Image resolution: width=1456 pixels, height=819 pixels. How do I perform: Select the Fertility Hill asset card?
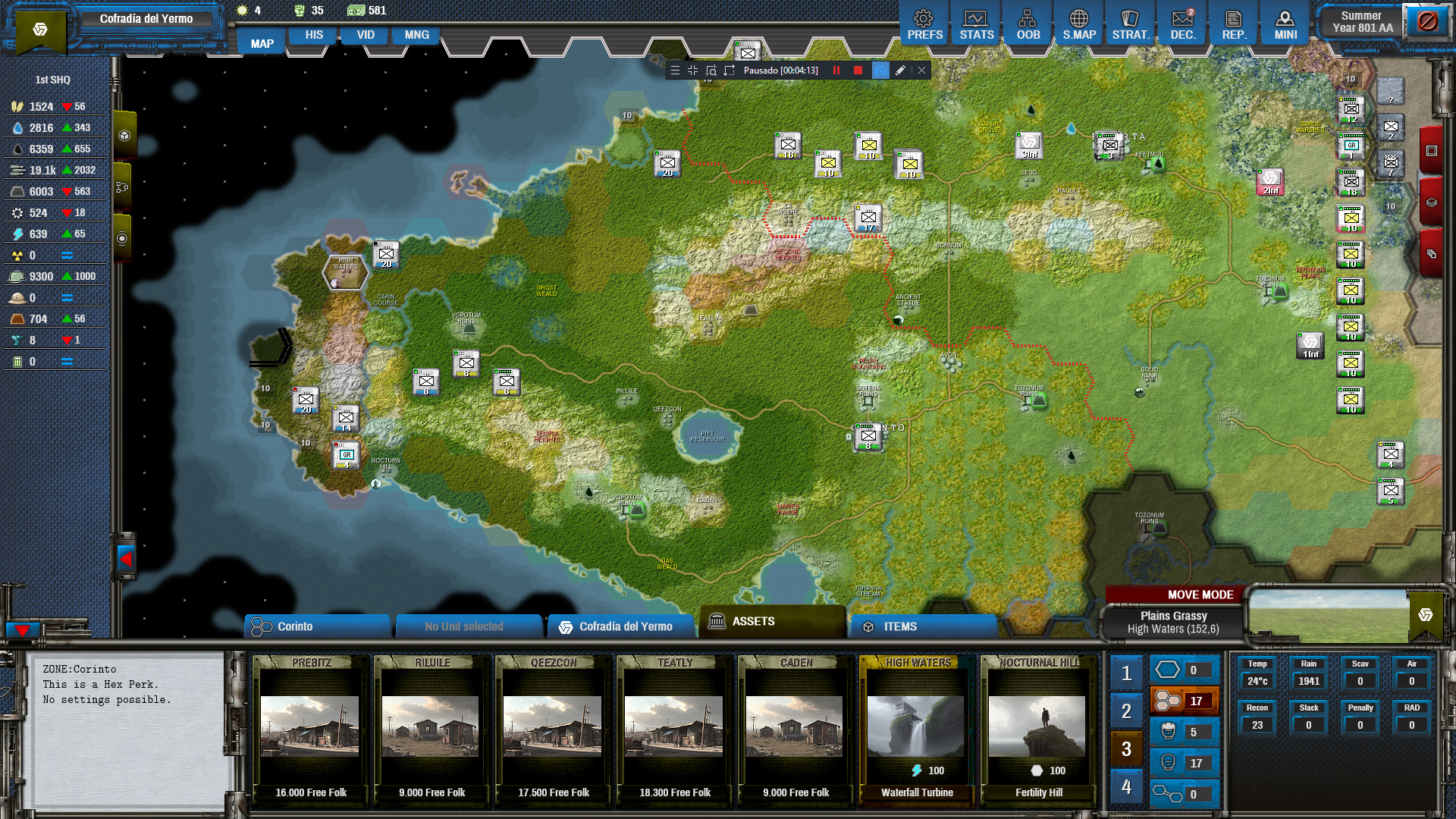(x=1038, y=728)
